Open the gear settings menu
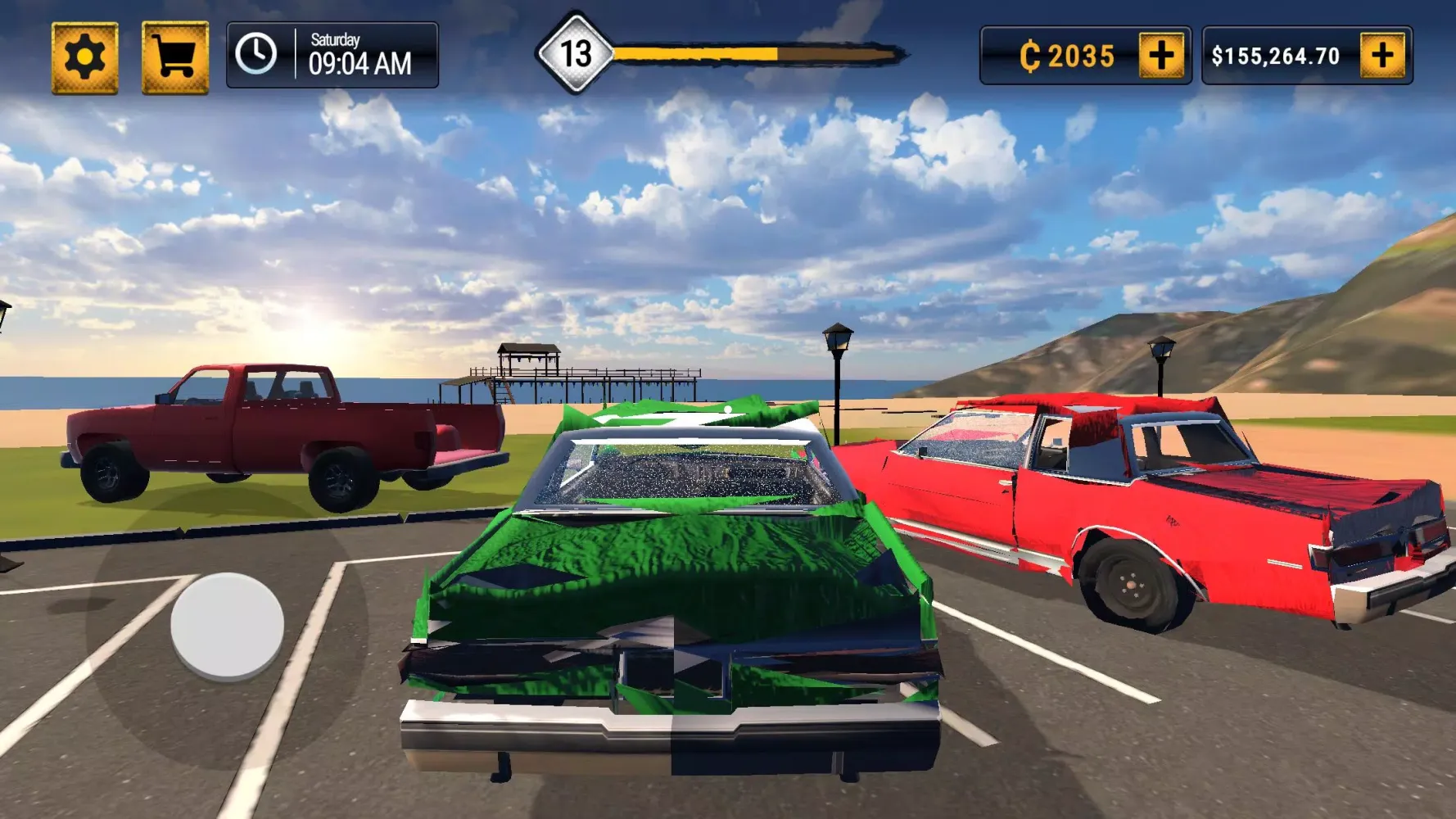Screen dimensions: 1456x819 click(x=85, y=58)
